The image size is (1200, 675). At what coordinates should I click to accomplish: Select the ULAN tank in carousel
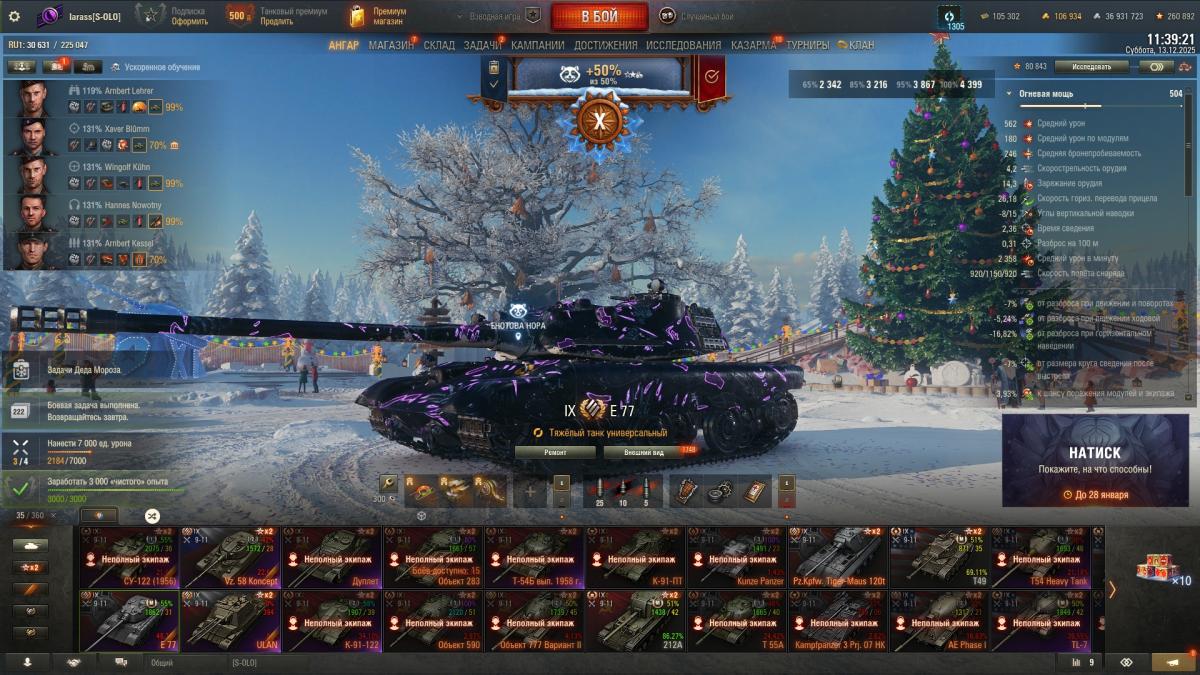[231, 621]
